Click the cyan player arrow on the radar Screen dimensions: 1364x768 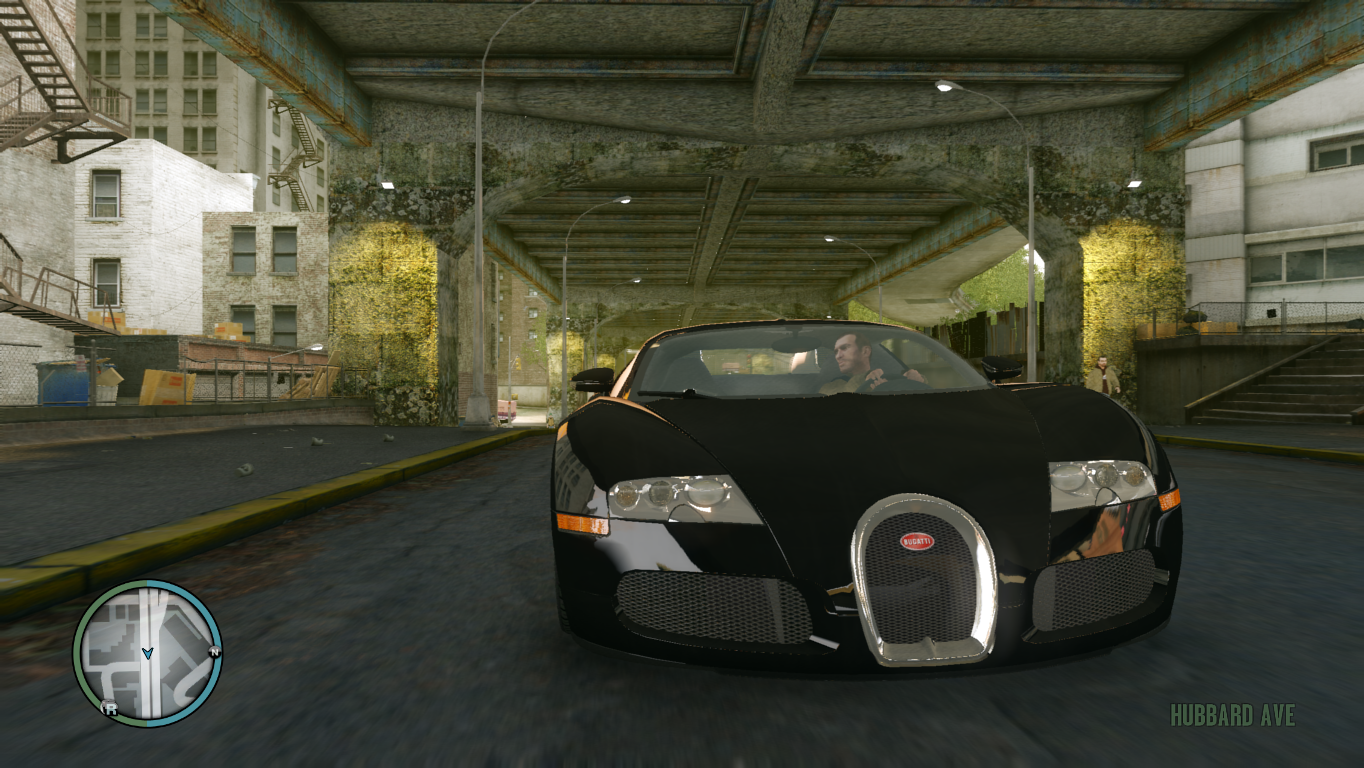coord(148,653)
